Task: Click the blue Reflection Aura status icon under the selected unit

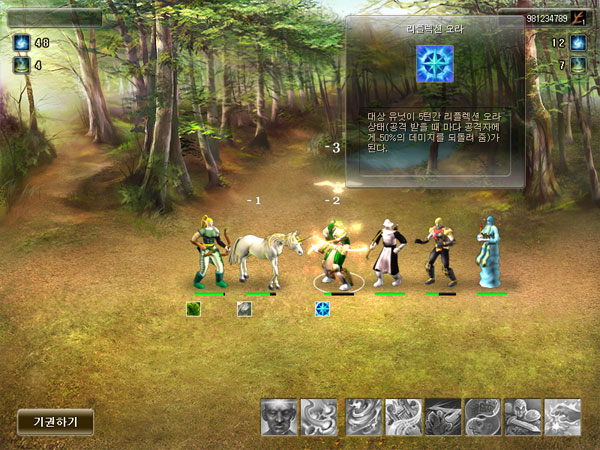Action: (323, 309)
